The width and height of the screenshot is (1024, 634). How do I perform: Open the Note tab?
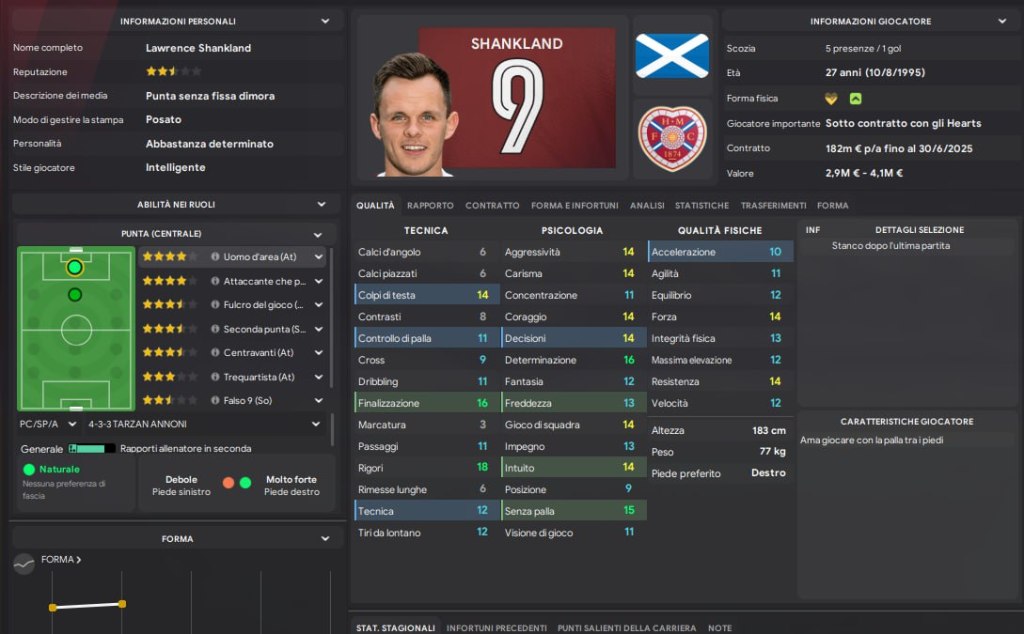point(719,628)
